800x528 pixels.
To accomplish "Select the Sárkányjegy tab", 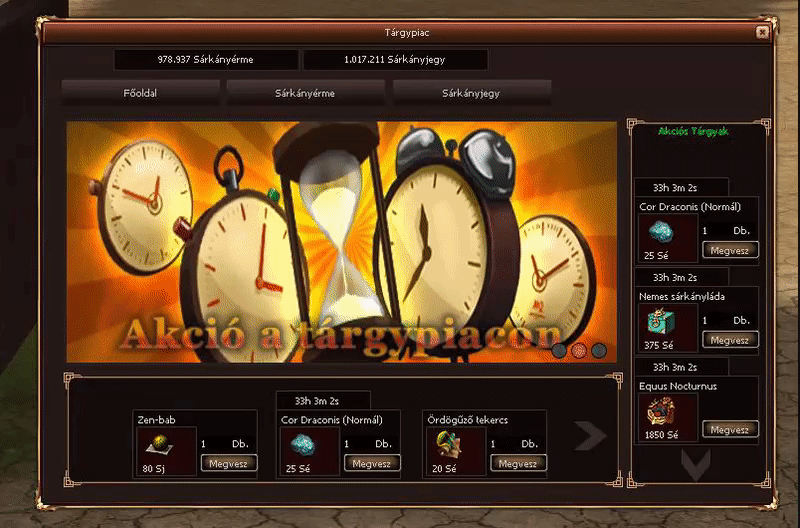I will 471,93.
